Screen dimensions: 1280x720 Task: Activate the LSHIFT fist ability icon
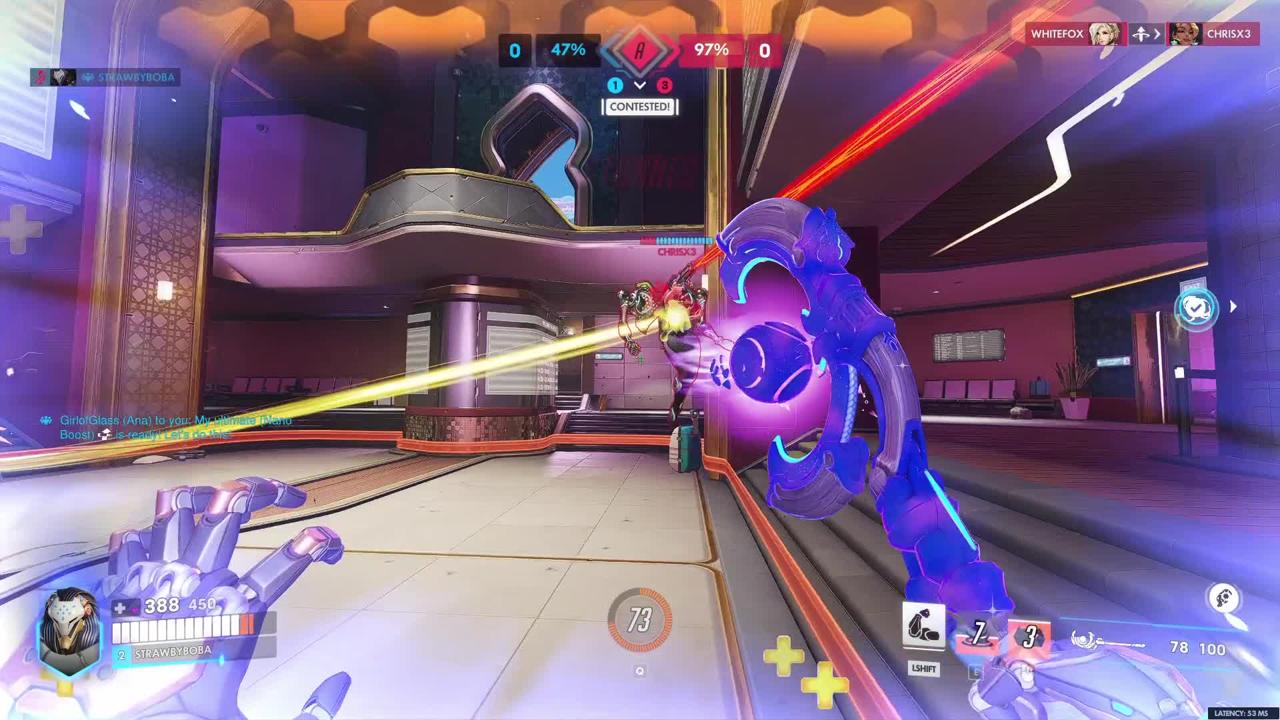(x=924, y=627)
